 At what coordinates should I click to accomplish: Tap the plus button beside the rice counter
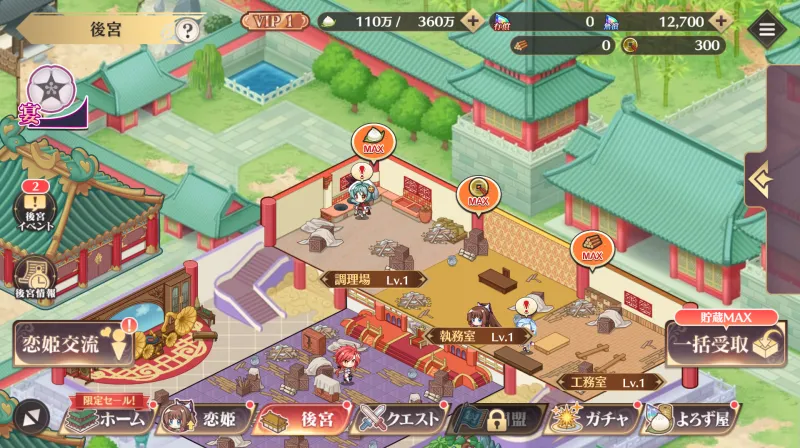coord(473,21)
